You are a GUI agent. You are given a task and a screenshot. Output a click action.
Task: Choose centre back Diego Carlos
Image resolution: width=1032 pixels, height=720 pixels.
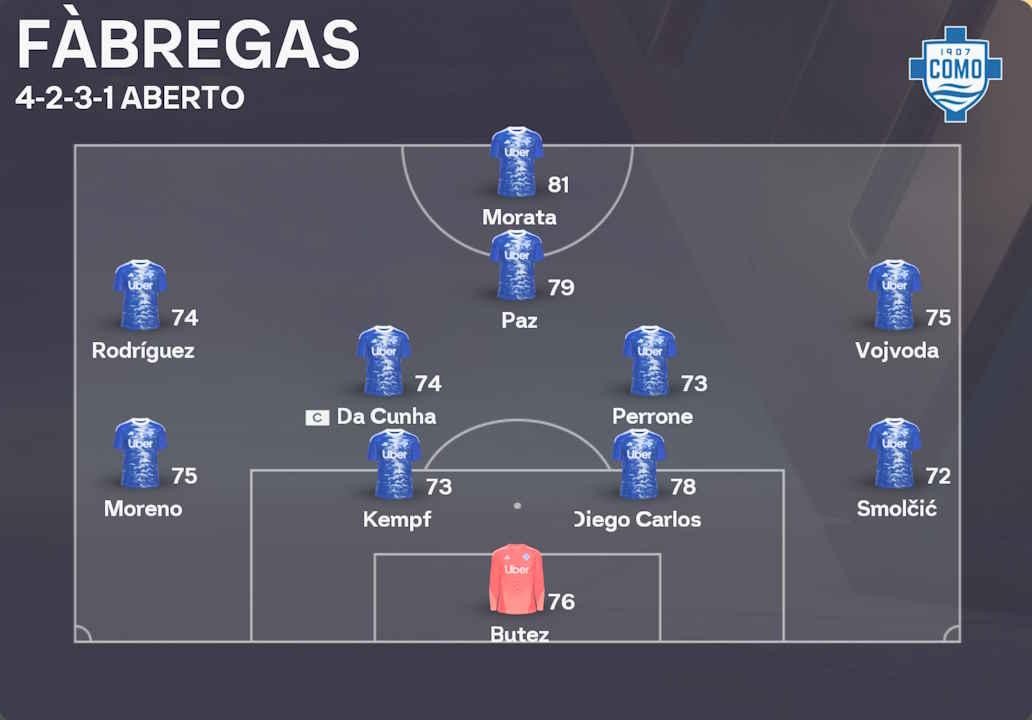click(x=639, y=464)
